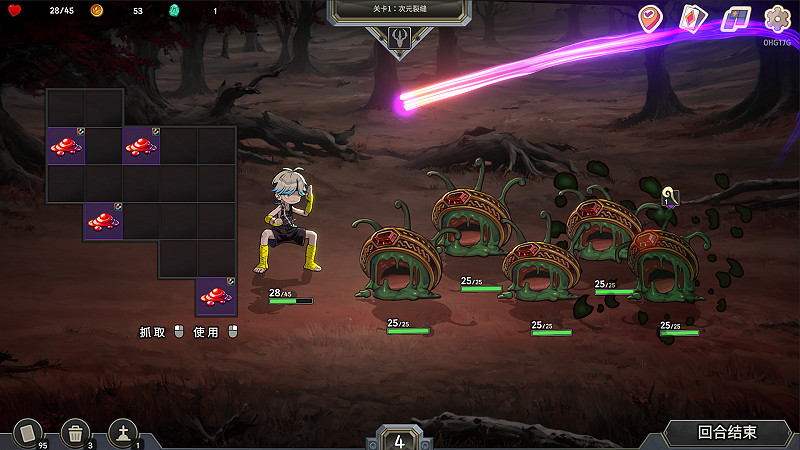Viewport: 800px width, 450px height.
Task: End the turn with 回合结束 button
Action: (x=727, y=433)
